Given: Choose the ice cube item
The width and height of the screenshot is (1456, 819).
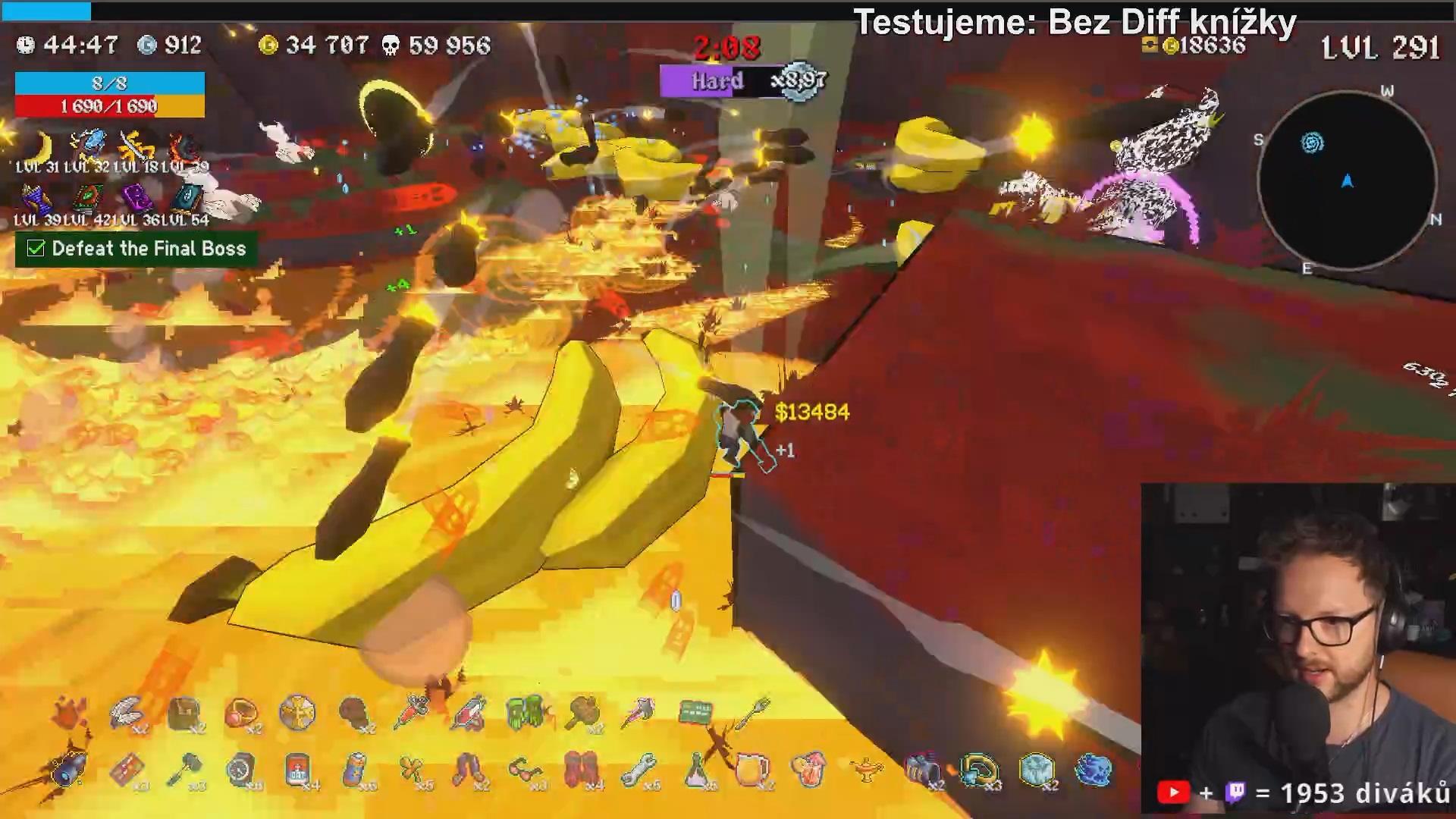Looking at the screenshot, I should coord(1037,770).
